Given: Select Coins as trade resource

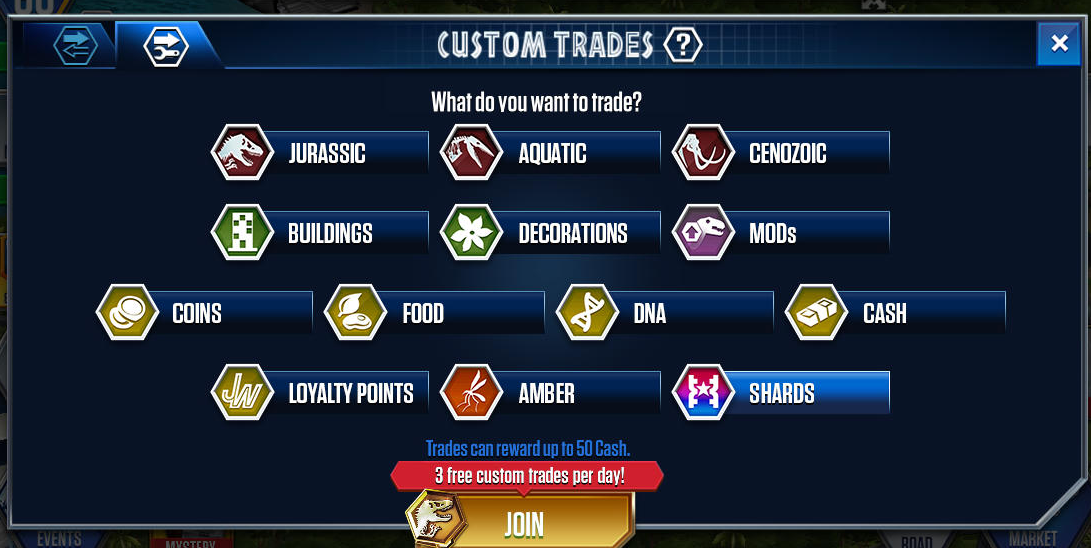Looking at the screenshot, I should click(205, 313).
